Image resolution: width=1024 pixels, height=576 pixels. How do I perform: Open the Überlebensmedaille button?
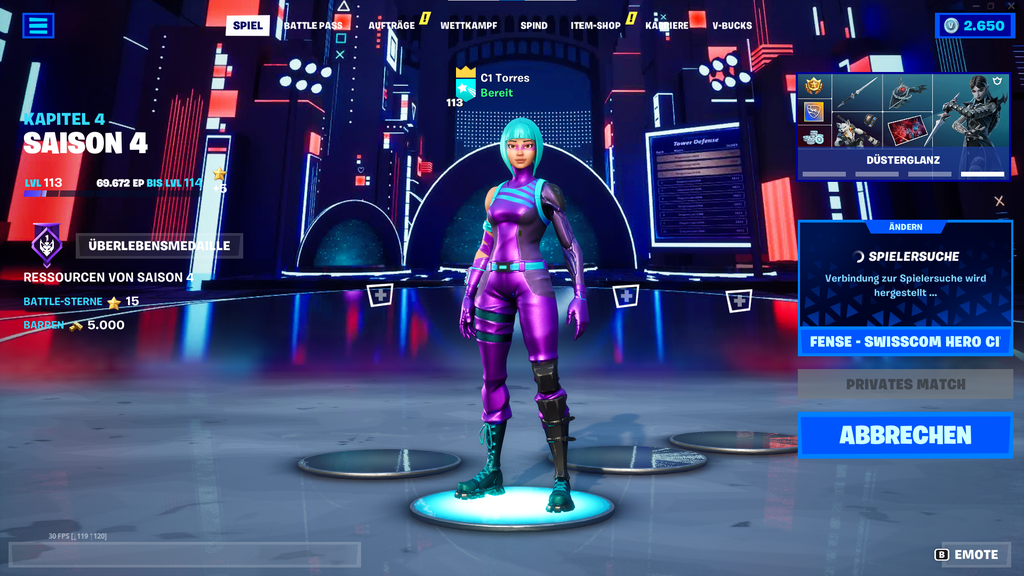(159, 245)
